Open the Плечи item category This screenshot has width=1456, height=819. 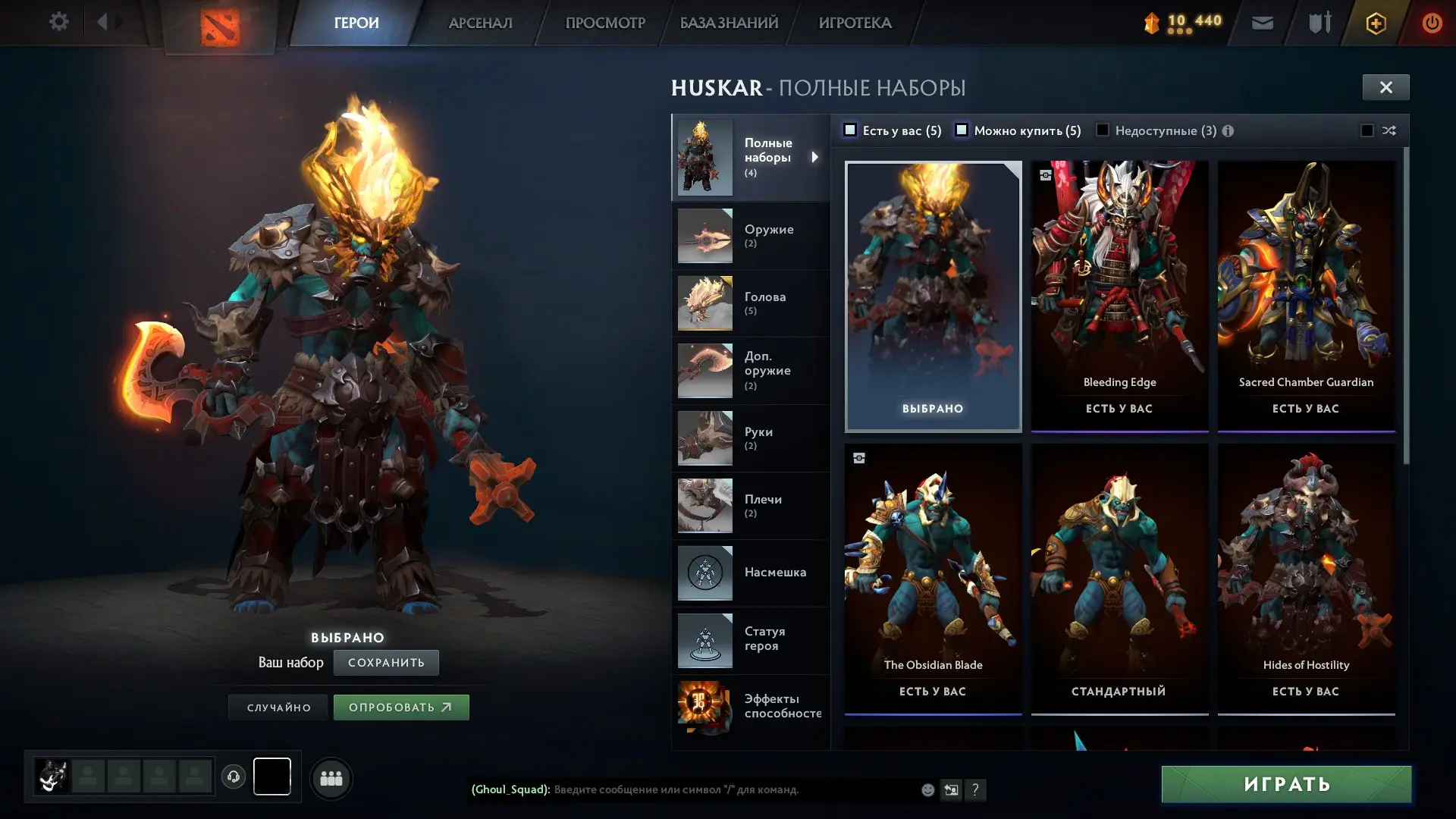pyautogui.click(x=750, y=506)
